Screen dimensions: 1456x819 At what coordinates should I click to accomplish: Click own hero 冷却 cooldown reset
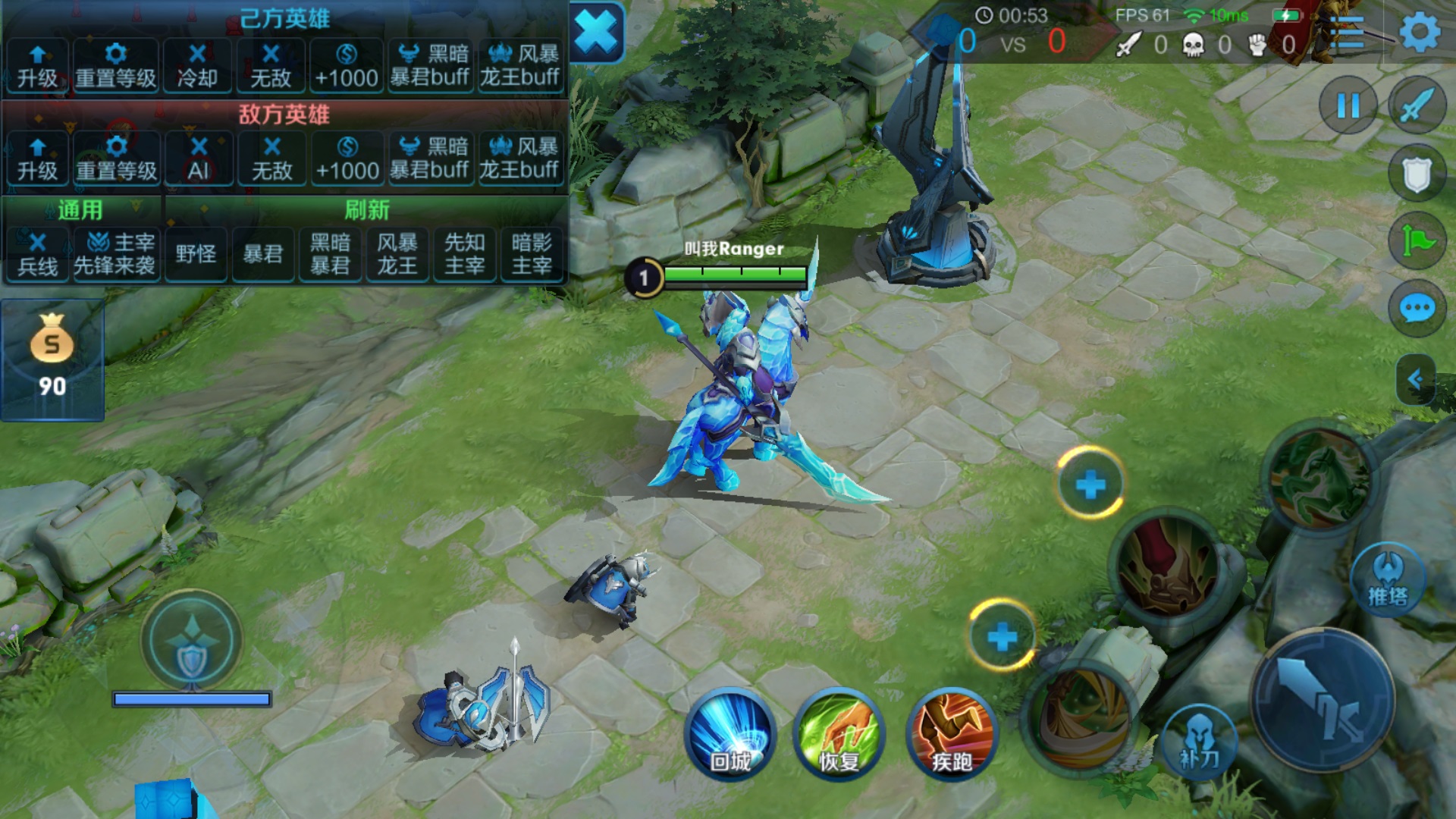point(197,66)
